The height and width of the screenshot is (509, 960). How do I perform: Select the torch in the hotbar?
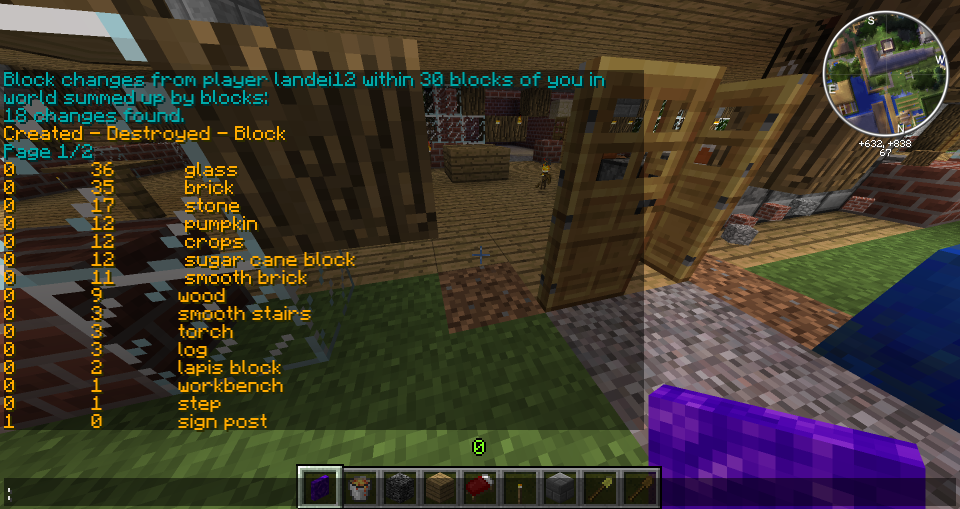click(519, 488)
